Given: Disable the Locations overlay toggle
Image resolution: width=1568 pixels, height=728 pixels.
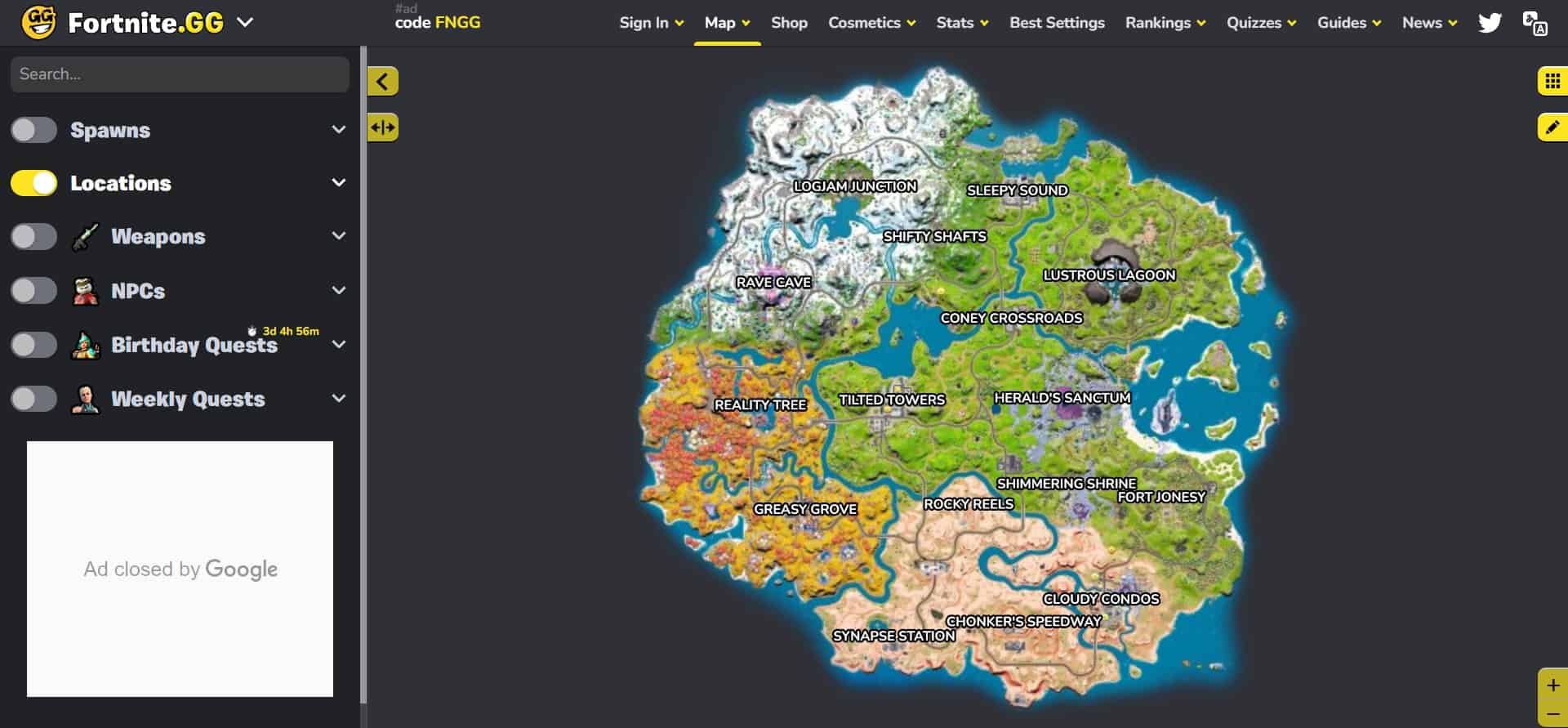Looking at the screenshot, I should [x=33, y=183].
